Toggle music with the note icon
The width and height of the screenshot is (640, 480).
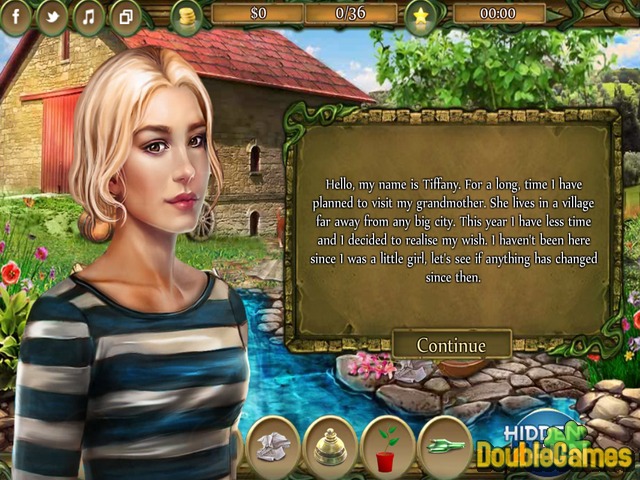[89, 16]
